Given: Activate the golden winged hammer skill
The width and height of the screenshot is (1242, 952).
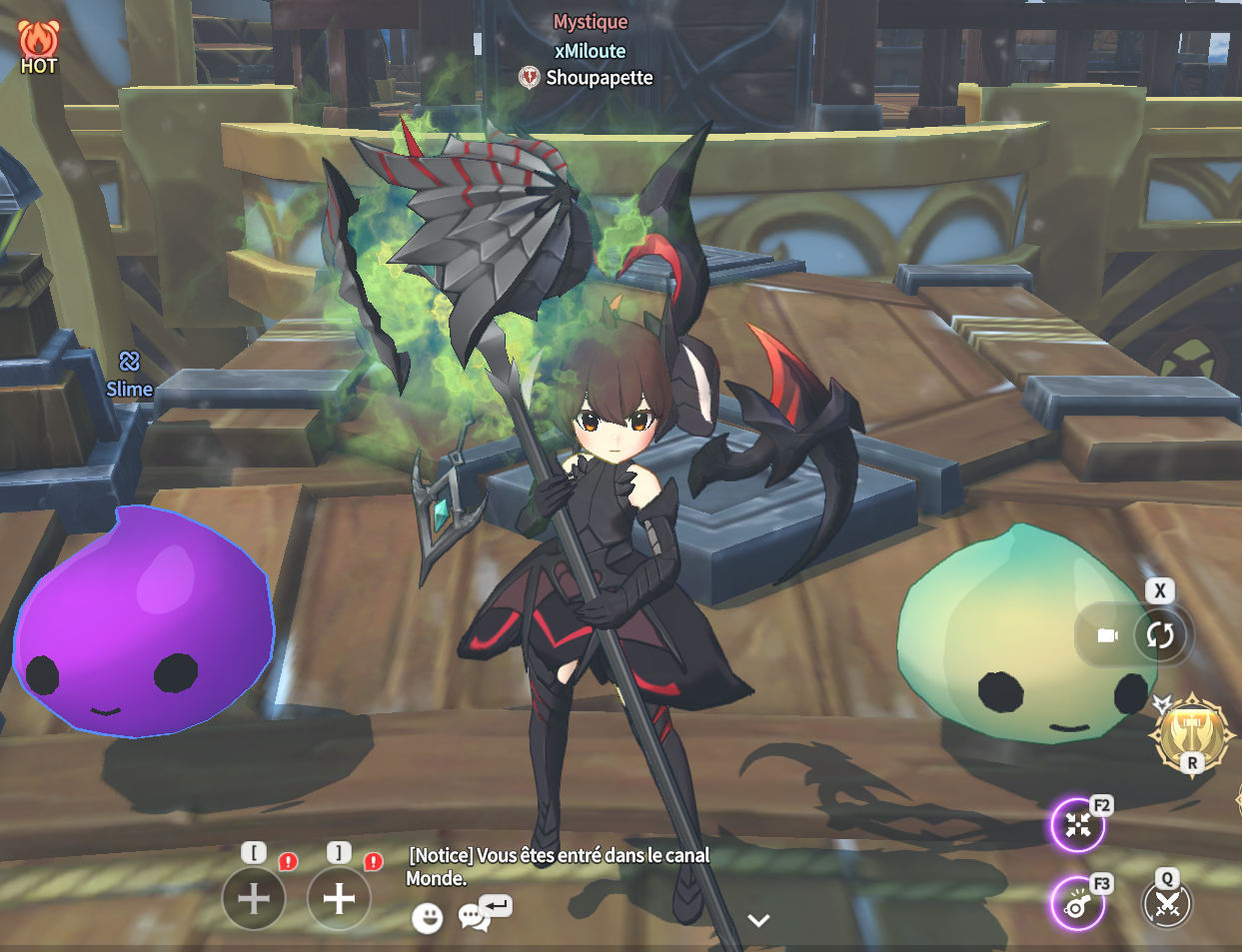Looking at the screenshot, I should (x=1190, y=734).
